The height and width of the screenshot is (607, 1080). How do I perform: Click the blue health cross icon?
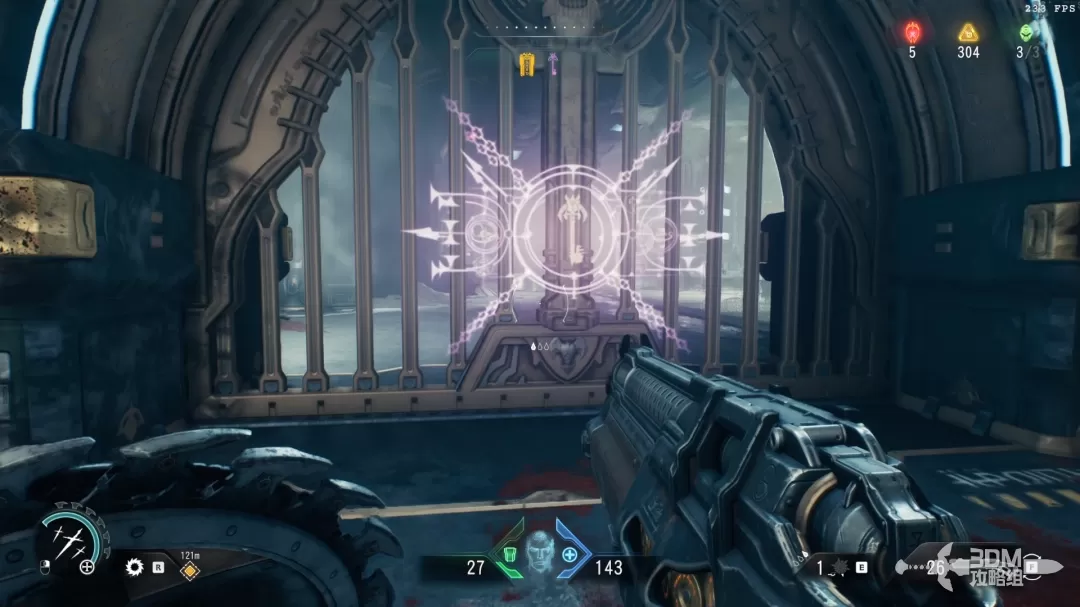click(x=570, y=555)
